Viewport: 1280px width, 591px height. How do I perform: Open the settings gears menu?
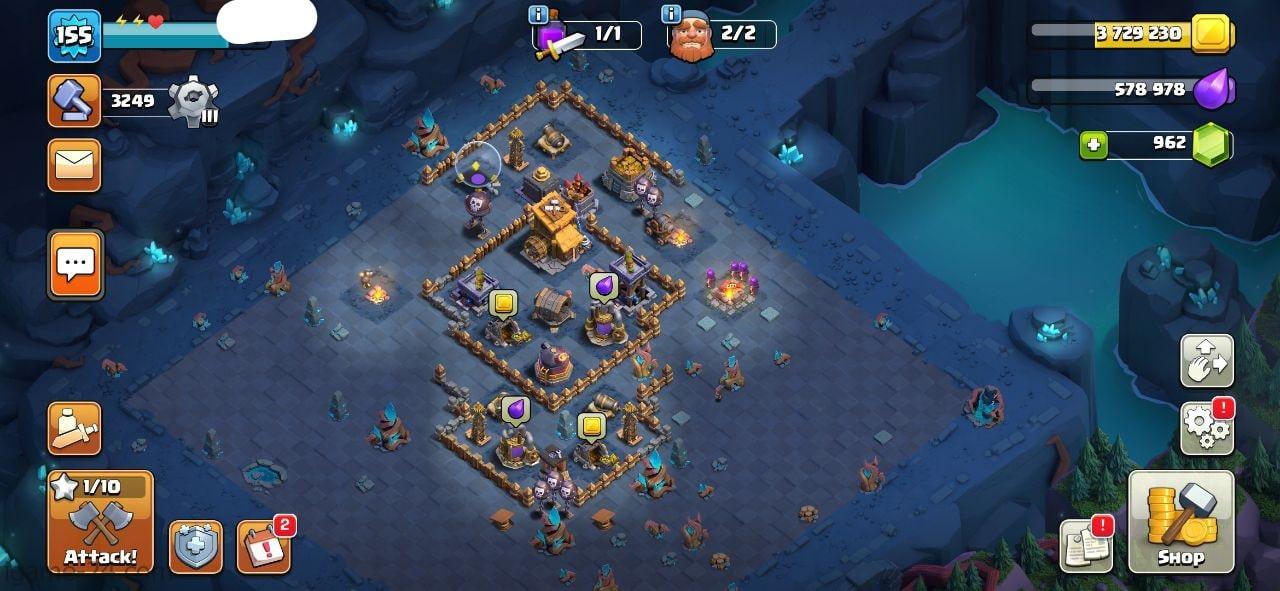tap(1207, 427)
